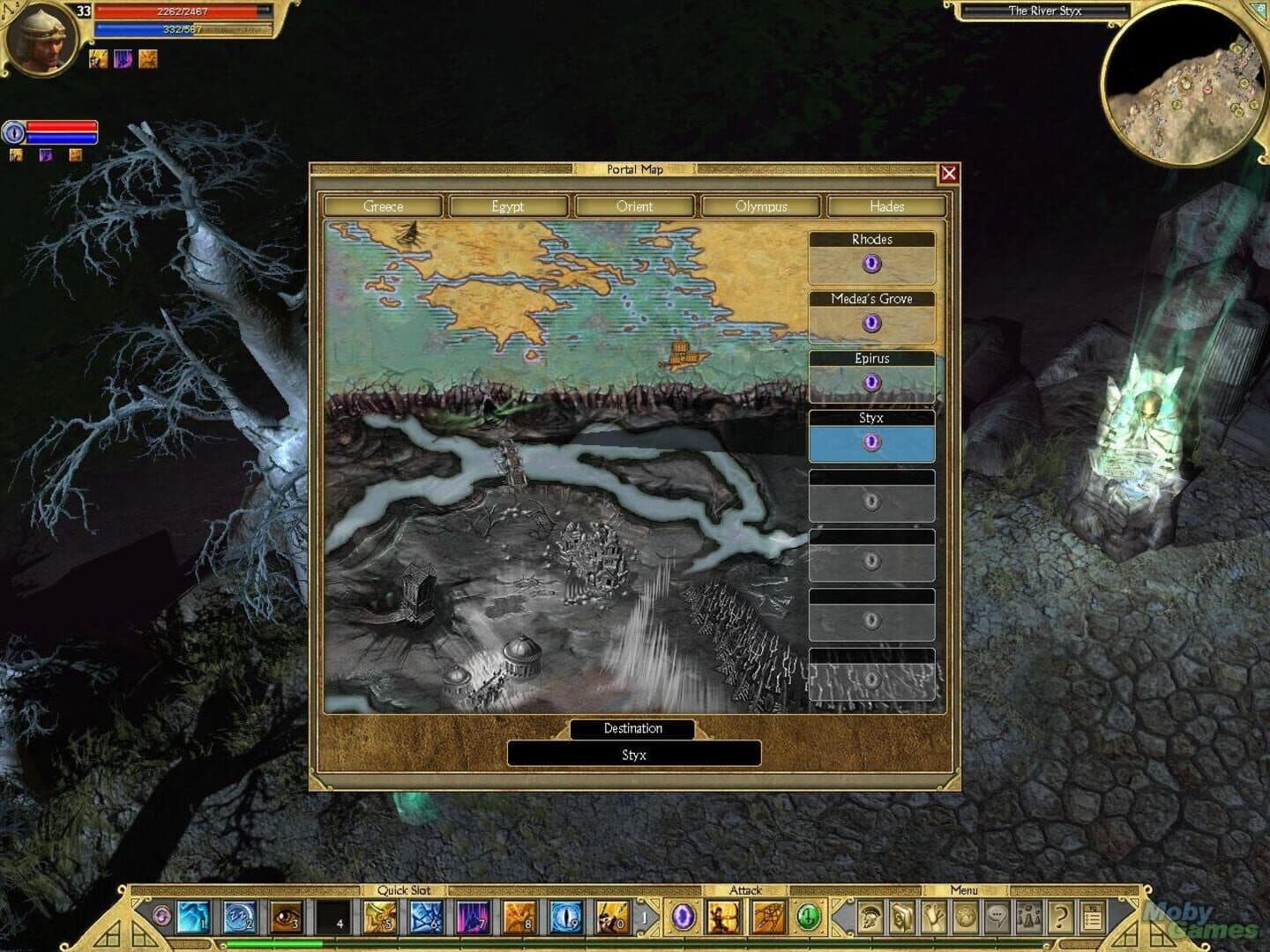Open the character sheet via helmet menu icon
Screen dimensions: 1270x952
click(x=870, y=917)
